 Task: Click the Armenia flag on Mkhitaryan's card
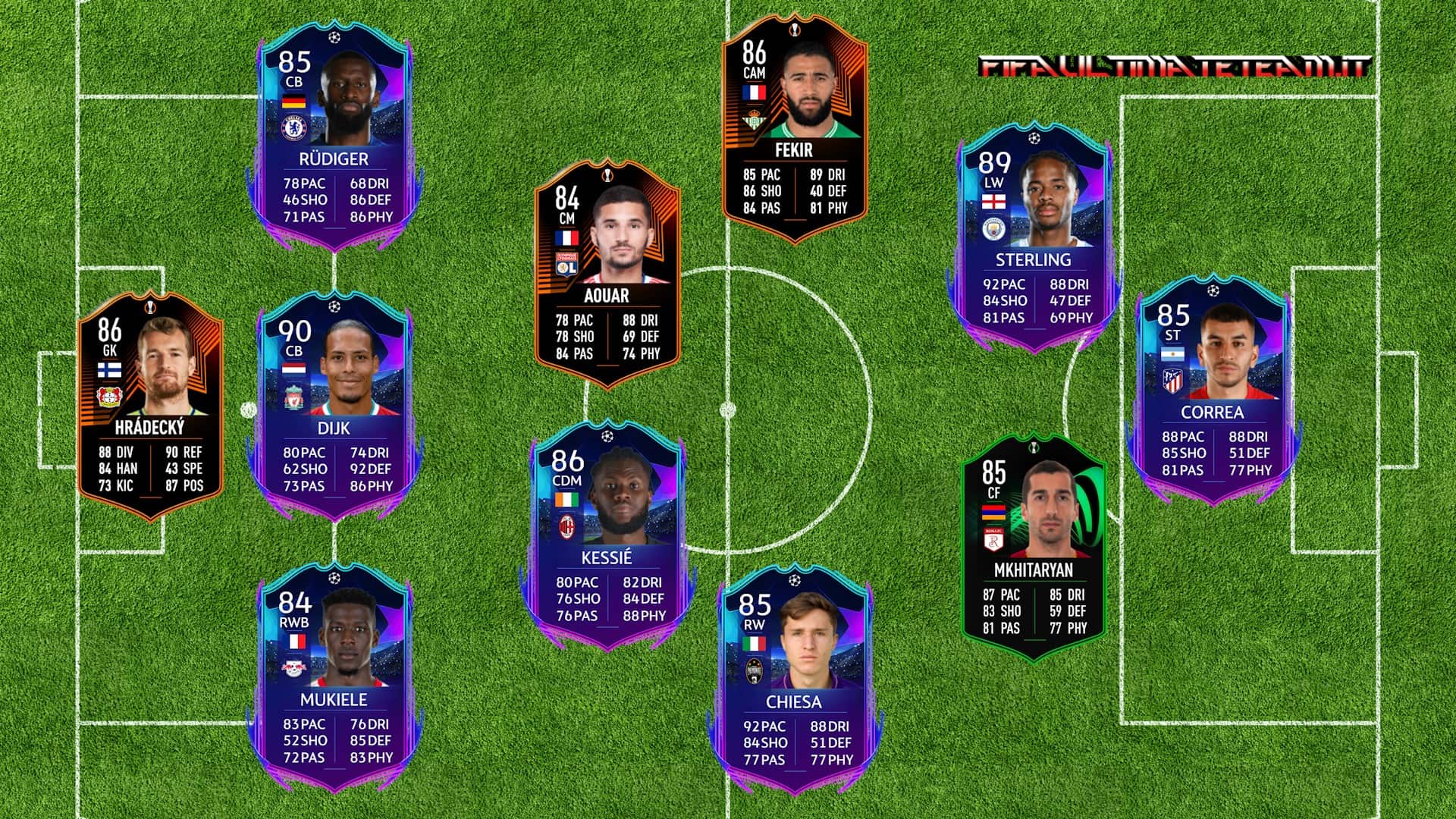click(994, 512)
